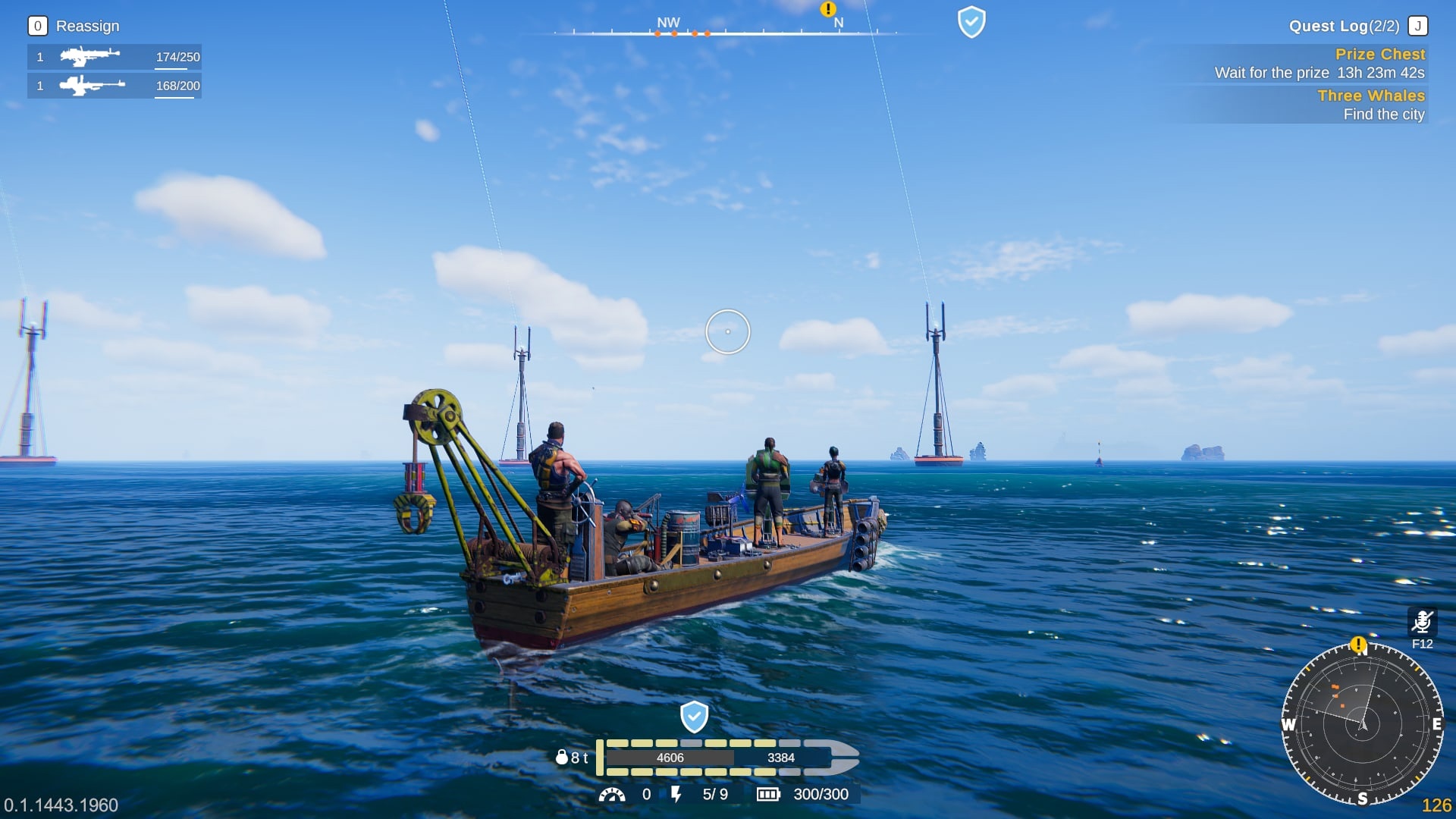Click the yellow quest marker on the compass

(828, 9)
